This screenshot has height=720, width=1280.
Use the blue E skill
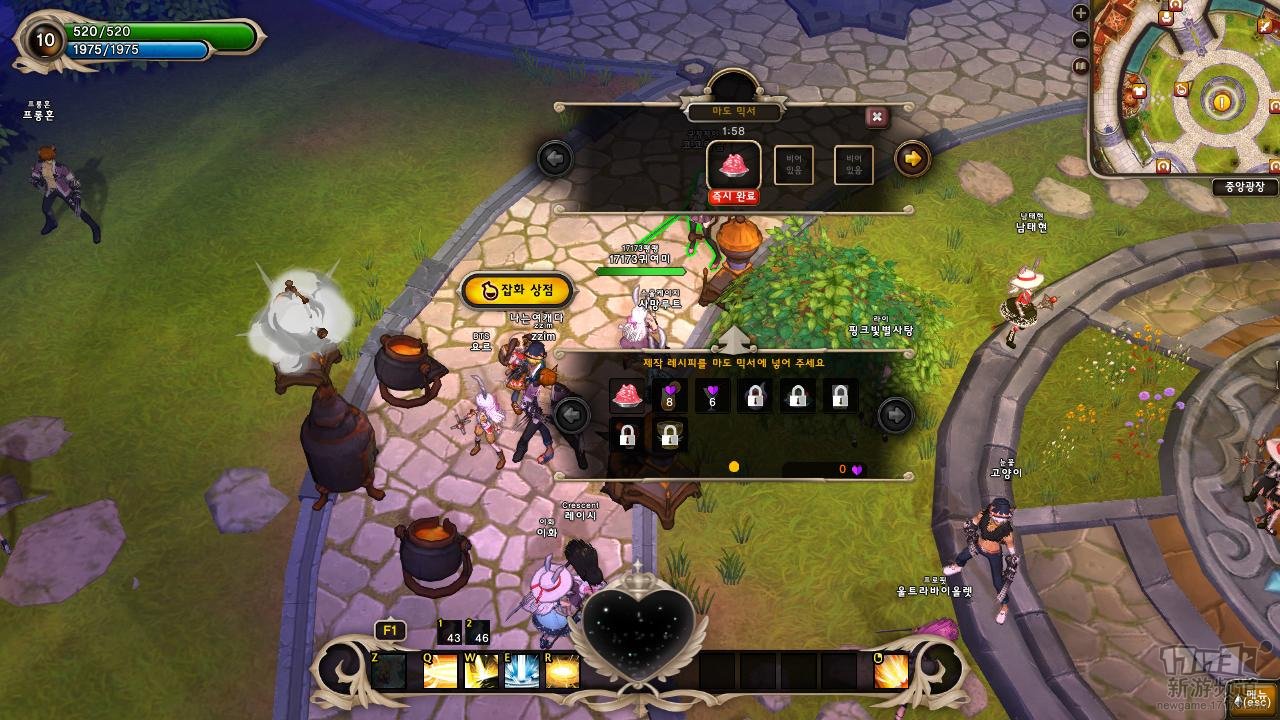click(x=522, y=671)
